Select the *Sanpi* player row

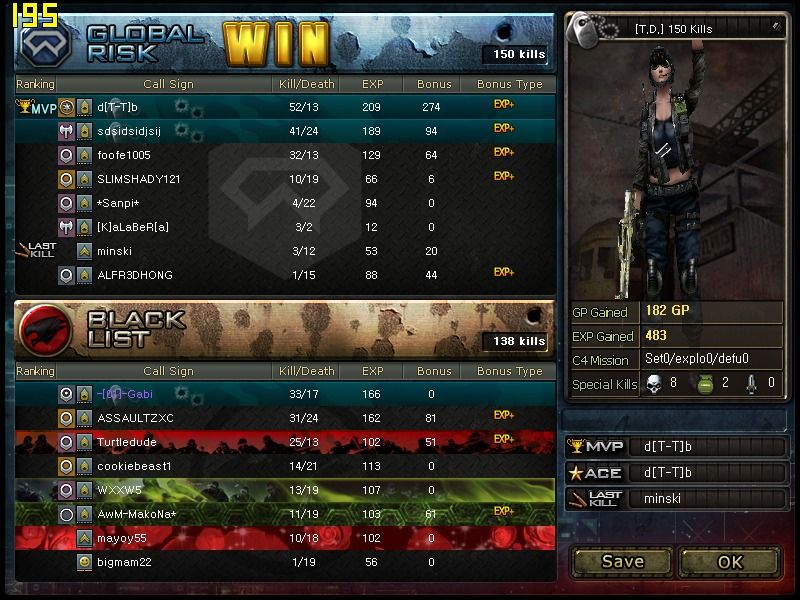285,203
